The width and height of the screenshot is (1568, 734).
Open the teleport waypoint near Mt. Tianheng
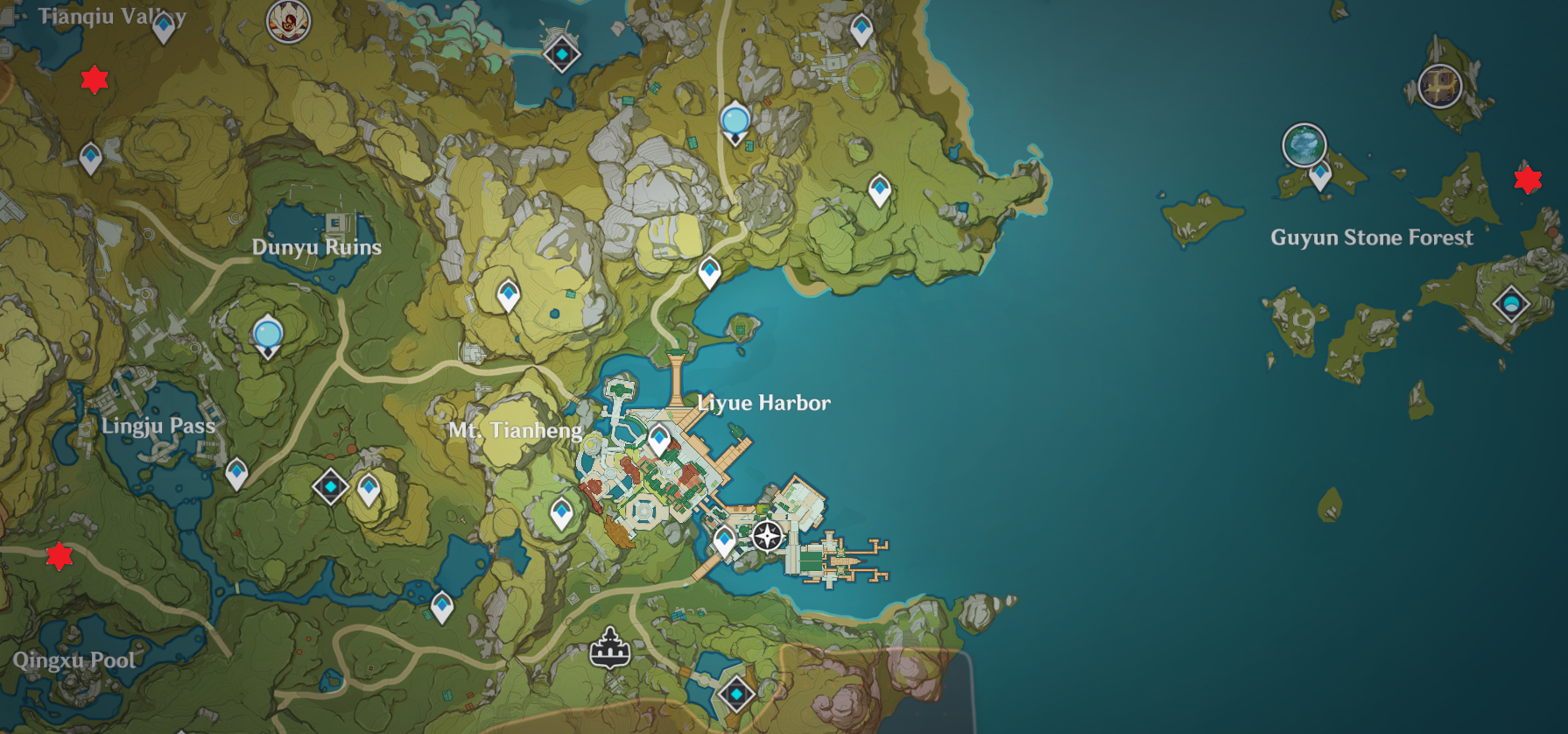coord(561,513)
